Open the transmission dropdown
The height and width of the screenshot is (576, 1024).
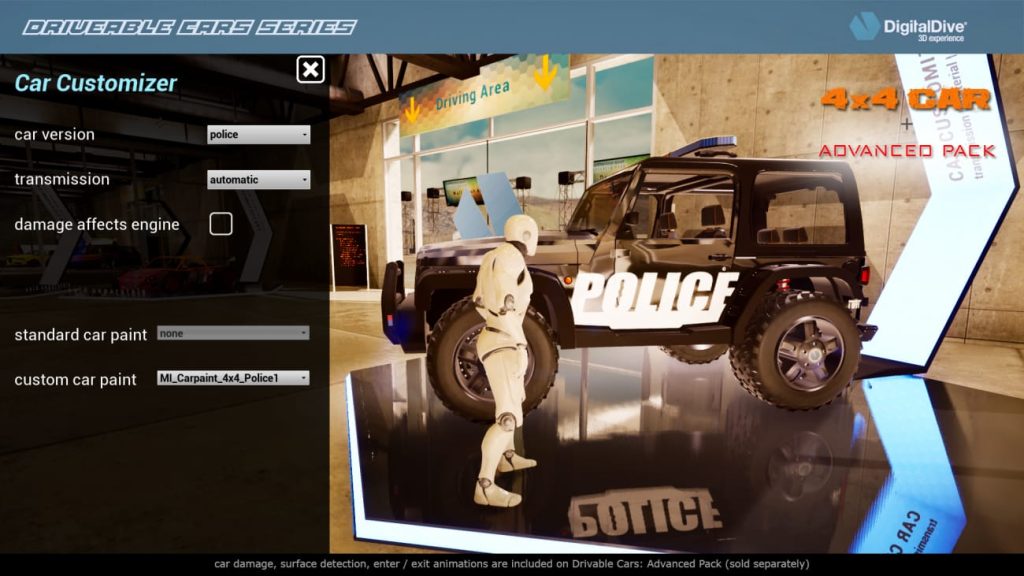[258, 180]
